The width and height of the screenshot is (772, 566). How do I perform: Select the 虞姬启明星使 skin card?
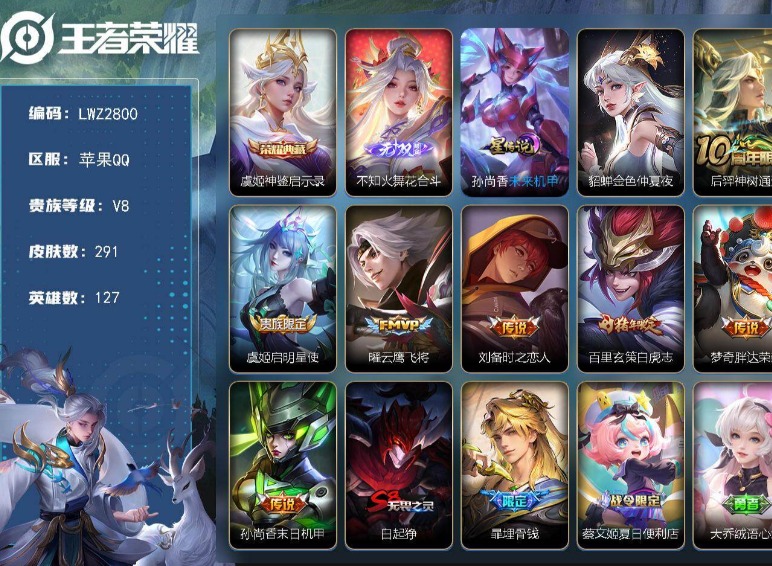pyautogui.click(x=283, y=287)
